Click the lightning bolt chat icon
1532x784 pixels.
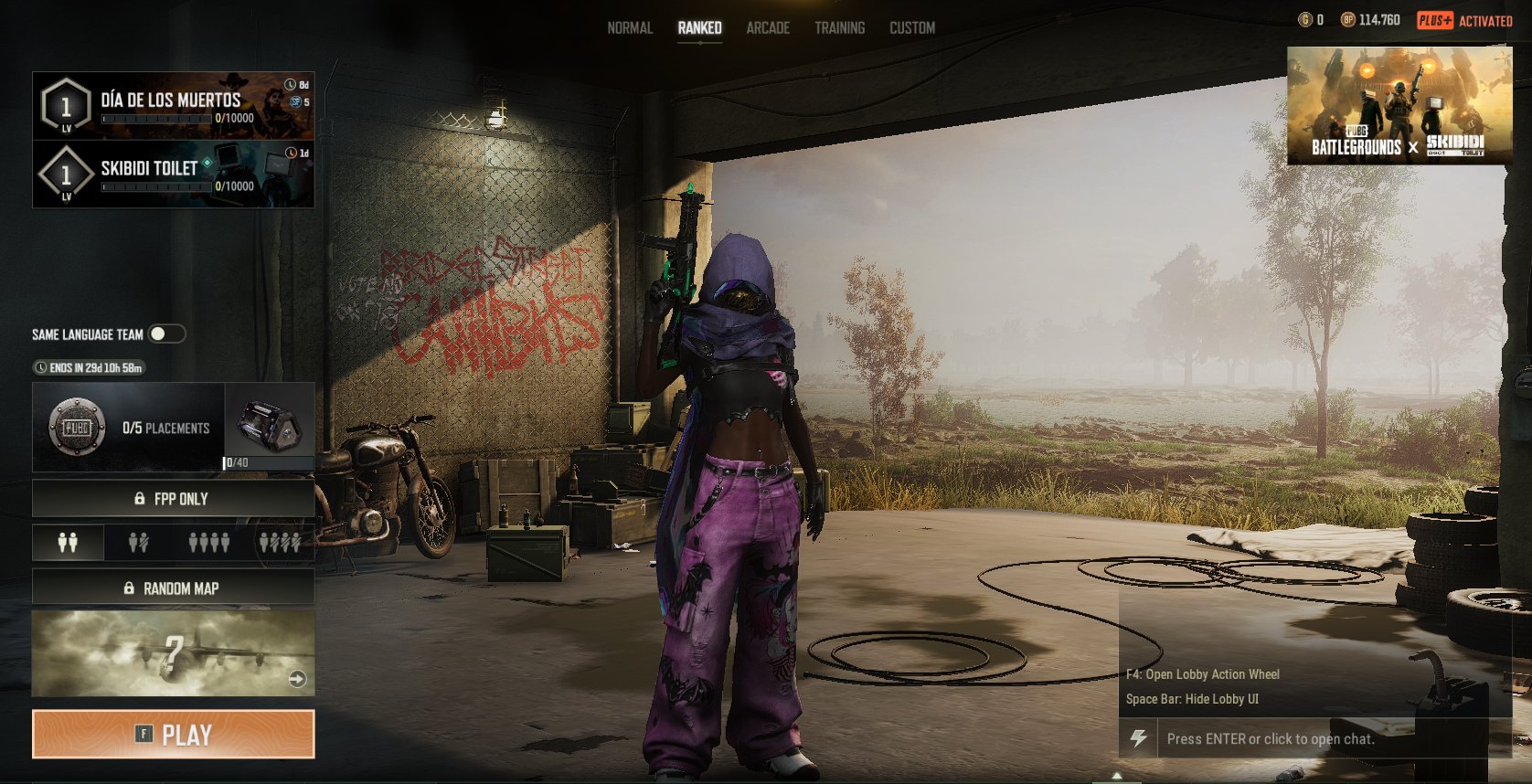click(x=1139, y=738)
